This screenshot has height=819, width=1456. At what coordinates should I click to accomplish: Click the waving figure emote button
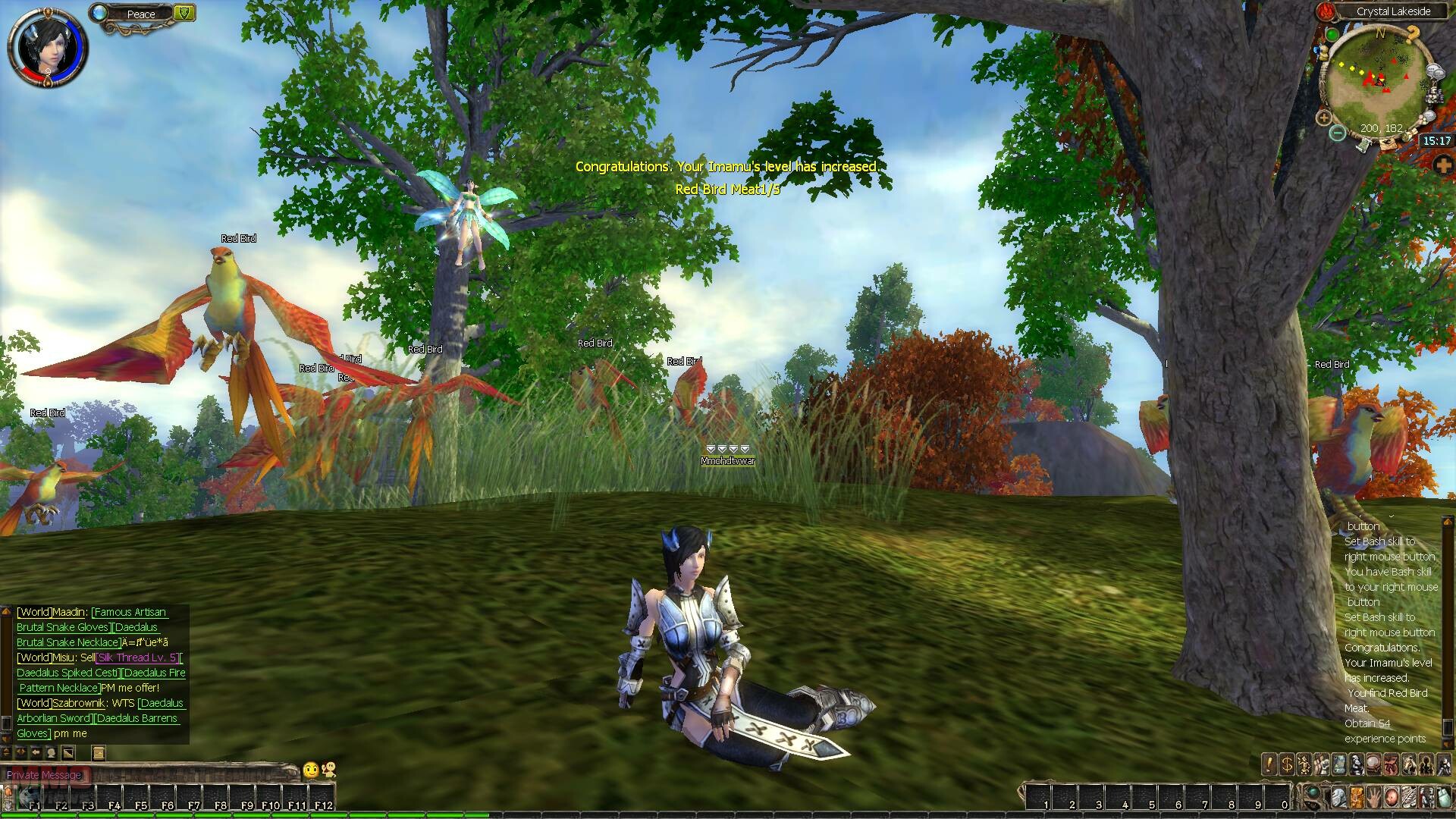[x=328, y=770]
